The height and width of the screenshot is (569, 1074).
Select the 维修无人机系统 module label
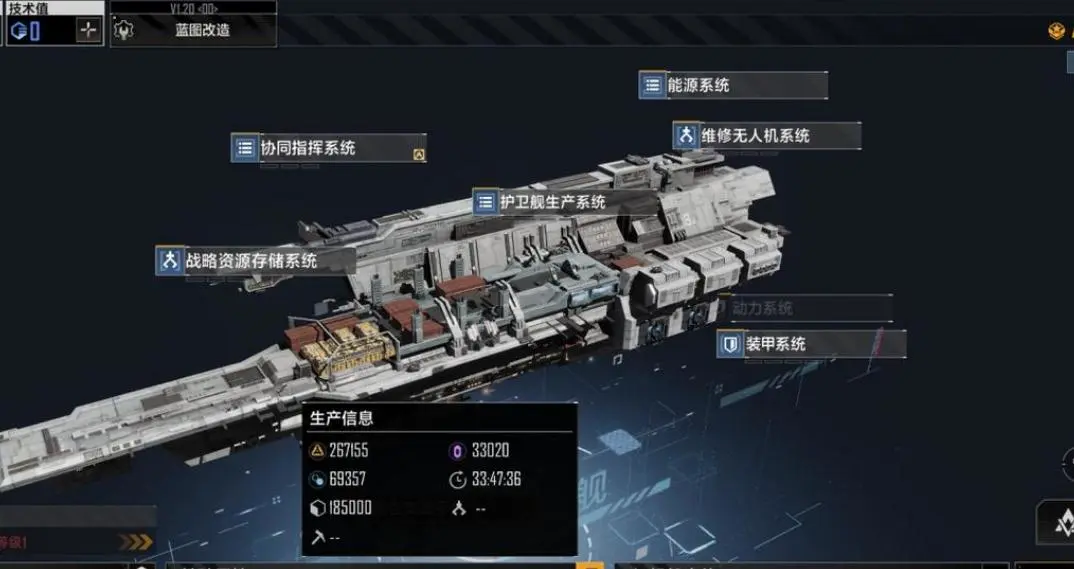point(766,136)
